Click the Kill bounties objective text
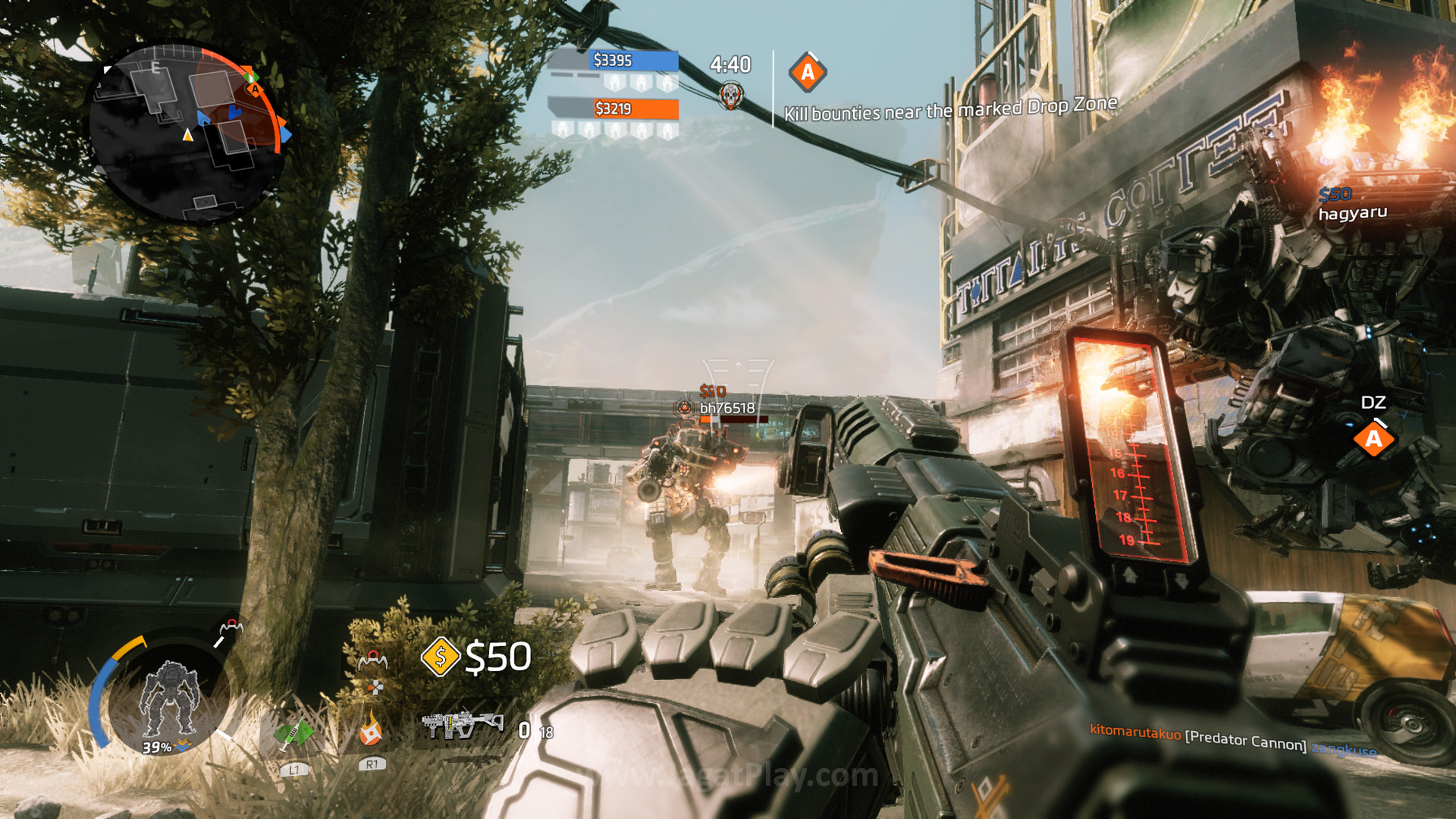Screen dimensions: 1456x819 [950, 109]
